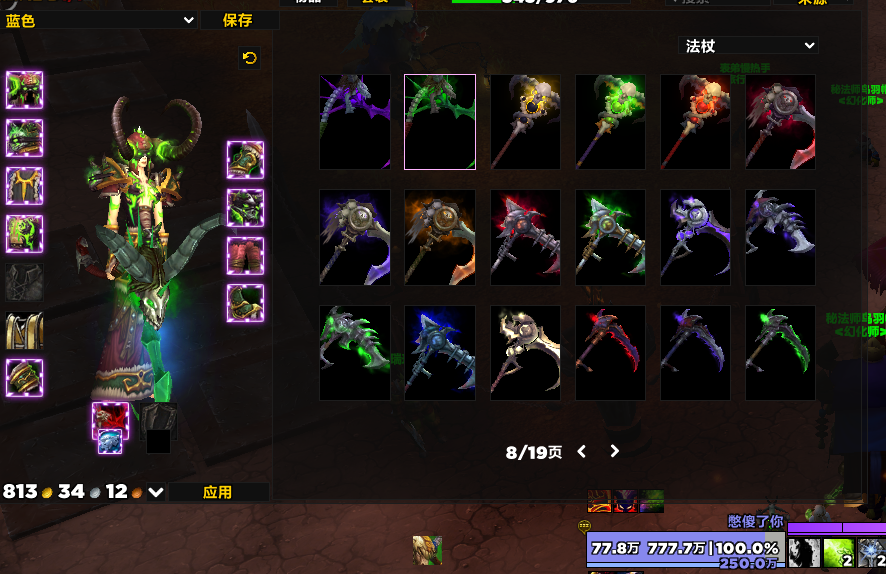Choose the main-hand weapon slot
The height and width of the screenshot is (574, 886).
click(110, 420)
